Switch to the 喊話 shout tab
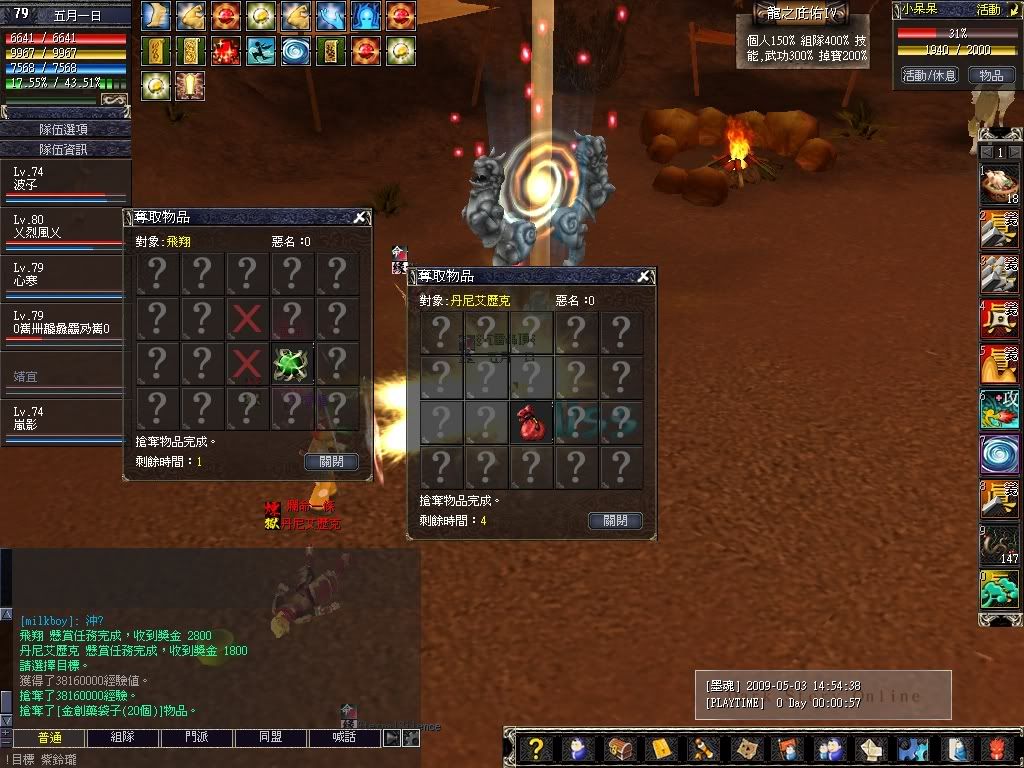 [x=345, y=738]
